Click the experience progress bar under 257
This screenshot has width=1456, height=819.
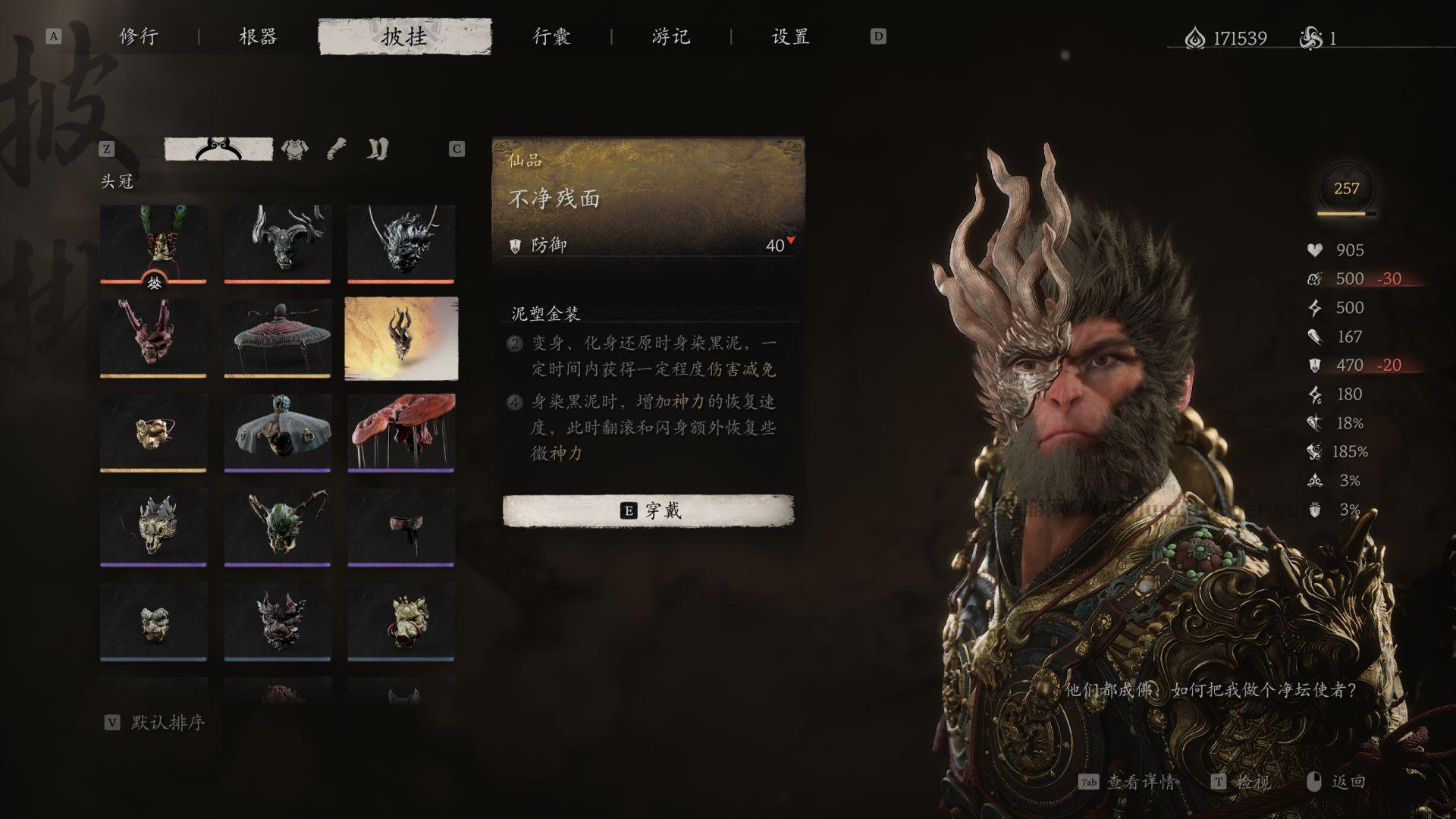click(x=1345, y=215)
